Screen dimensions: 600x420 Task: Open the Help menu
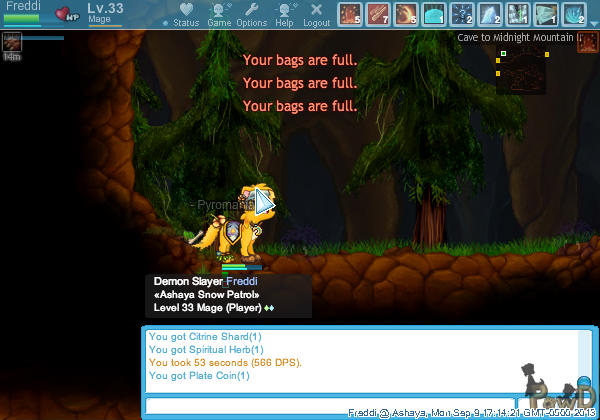(x=284, y=14)
